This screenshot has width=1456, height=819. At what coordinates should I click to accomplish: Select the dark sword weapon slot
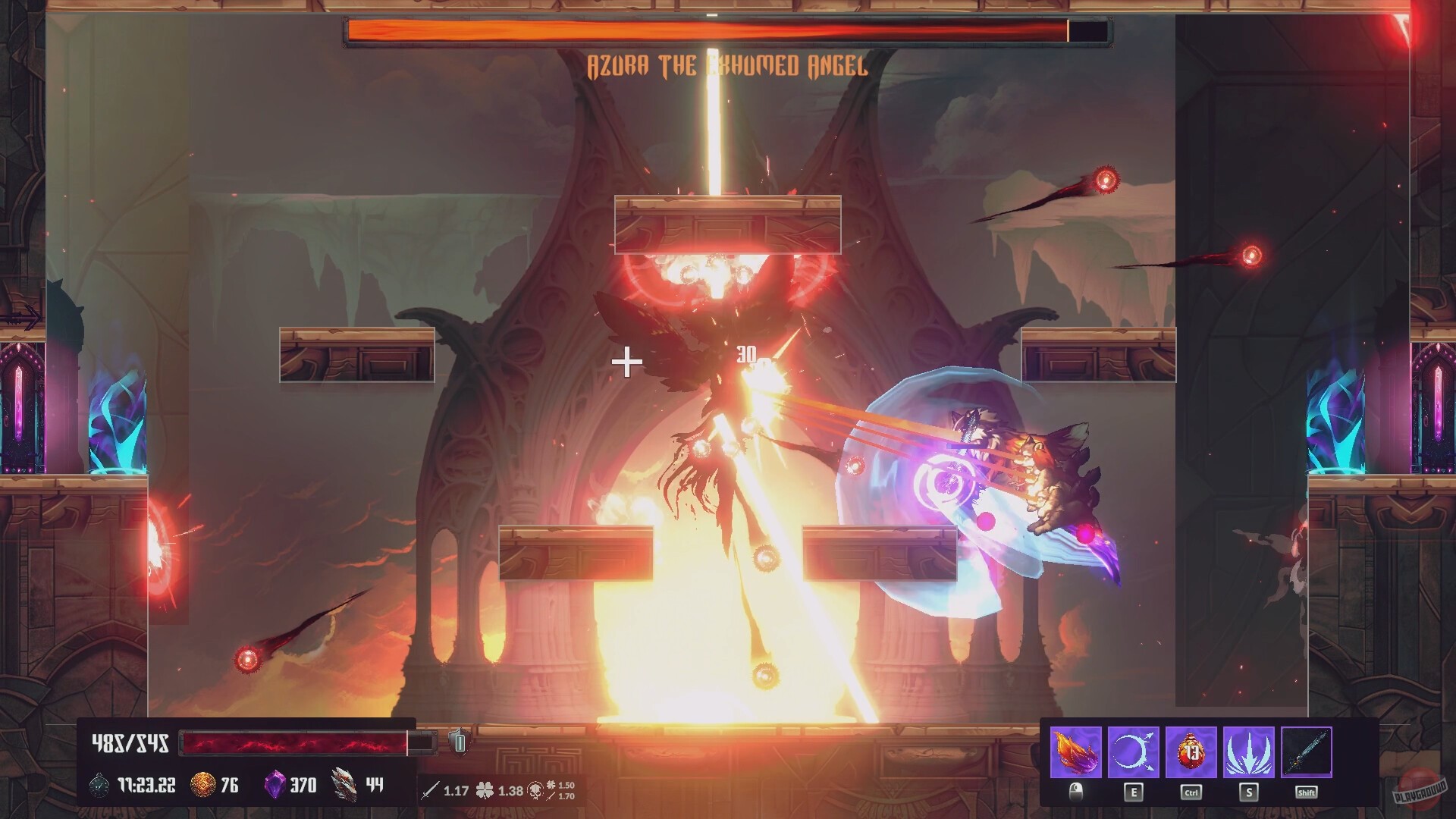click(1307, 752)
